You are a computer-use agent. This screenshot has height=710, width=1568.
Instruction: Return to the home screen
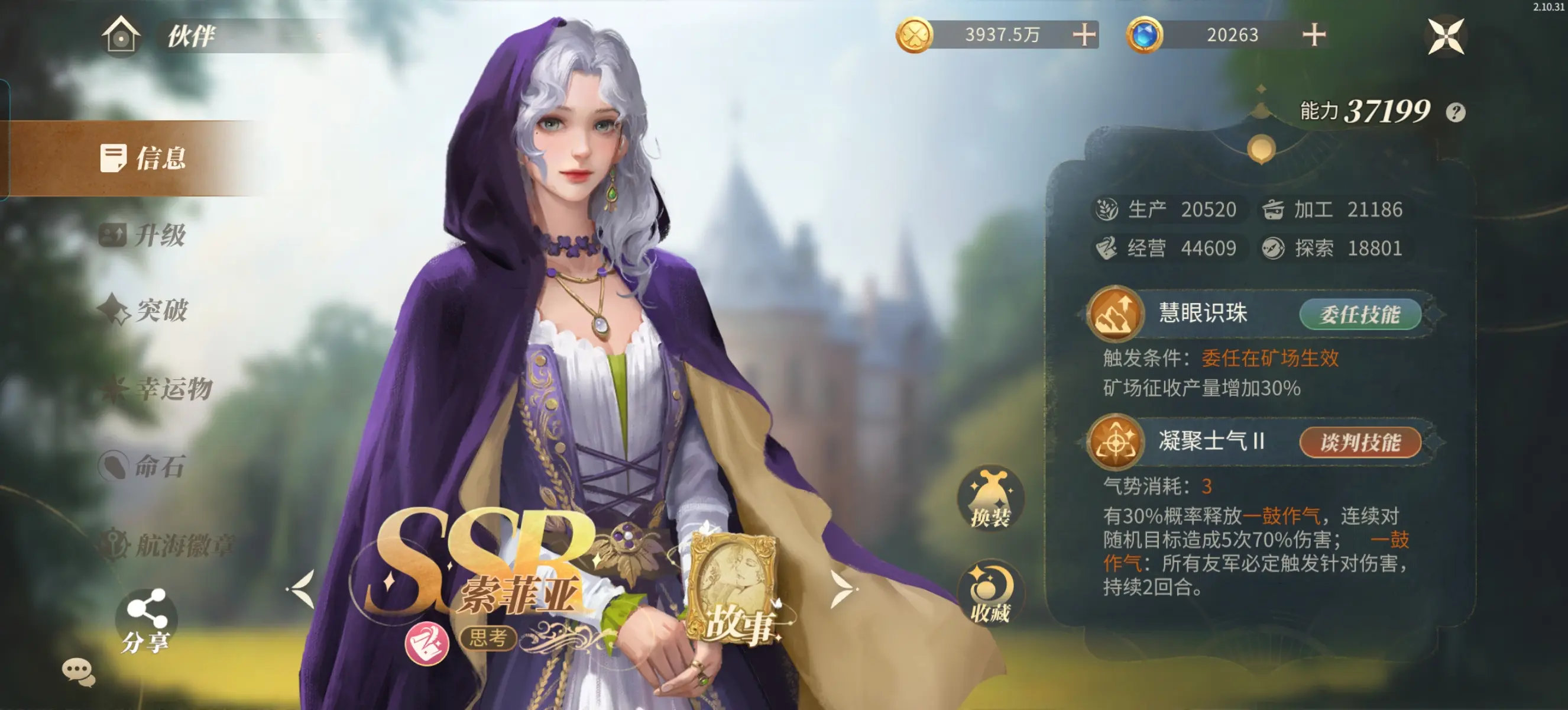pos(121,35)
